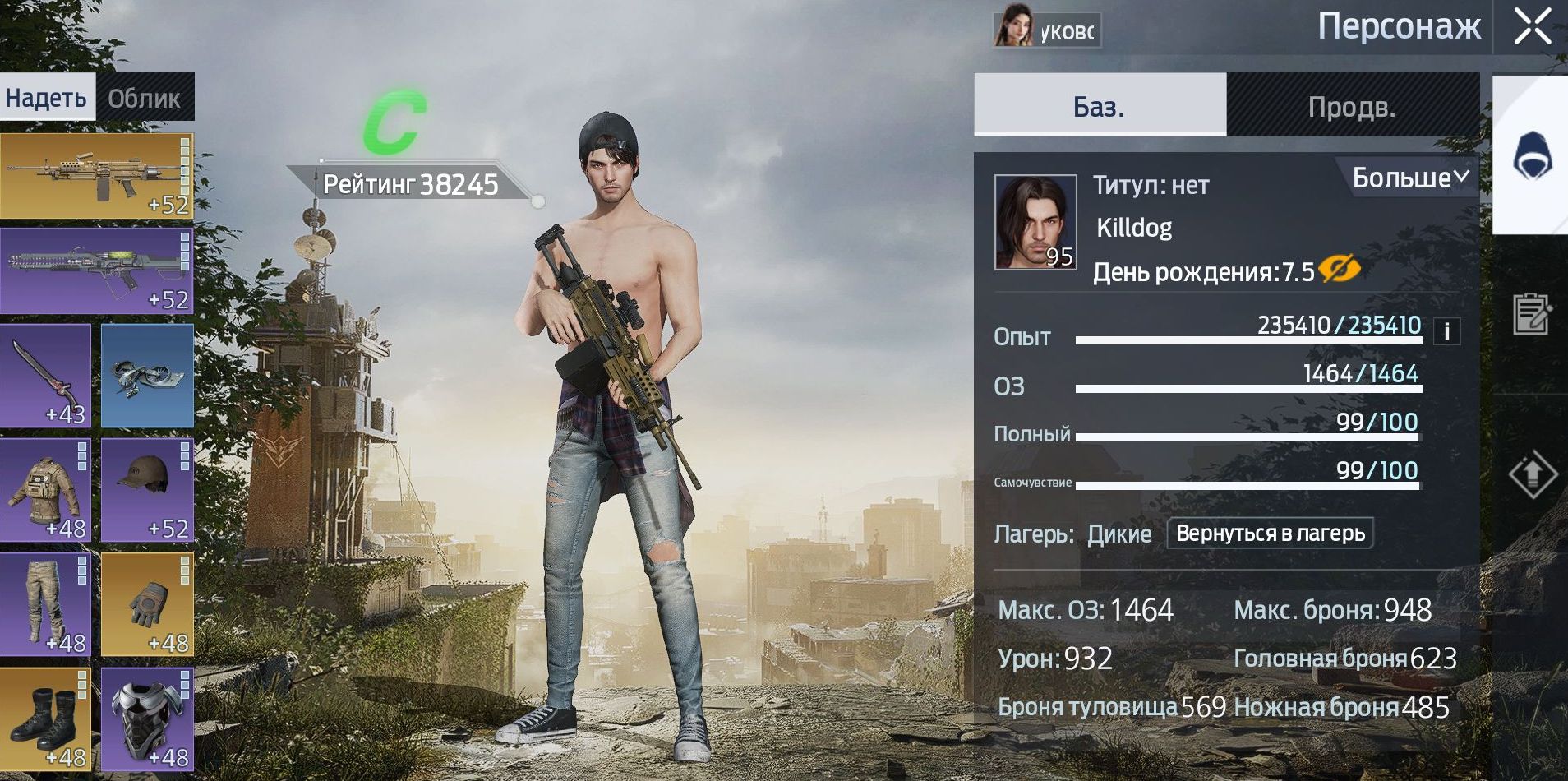The width and height of the screenshot is (1568, 781).
Task: Close the Персонаж character screen
Action: (x=1533, y=26)
